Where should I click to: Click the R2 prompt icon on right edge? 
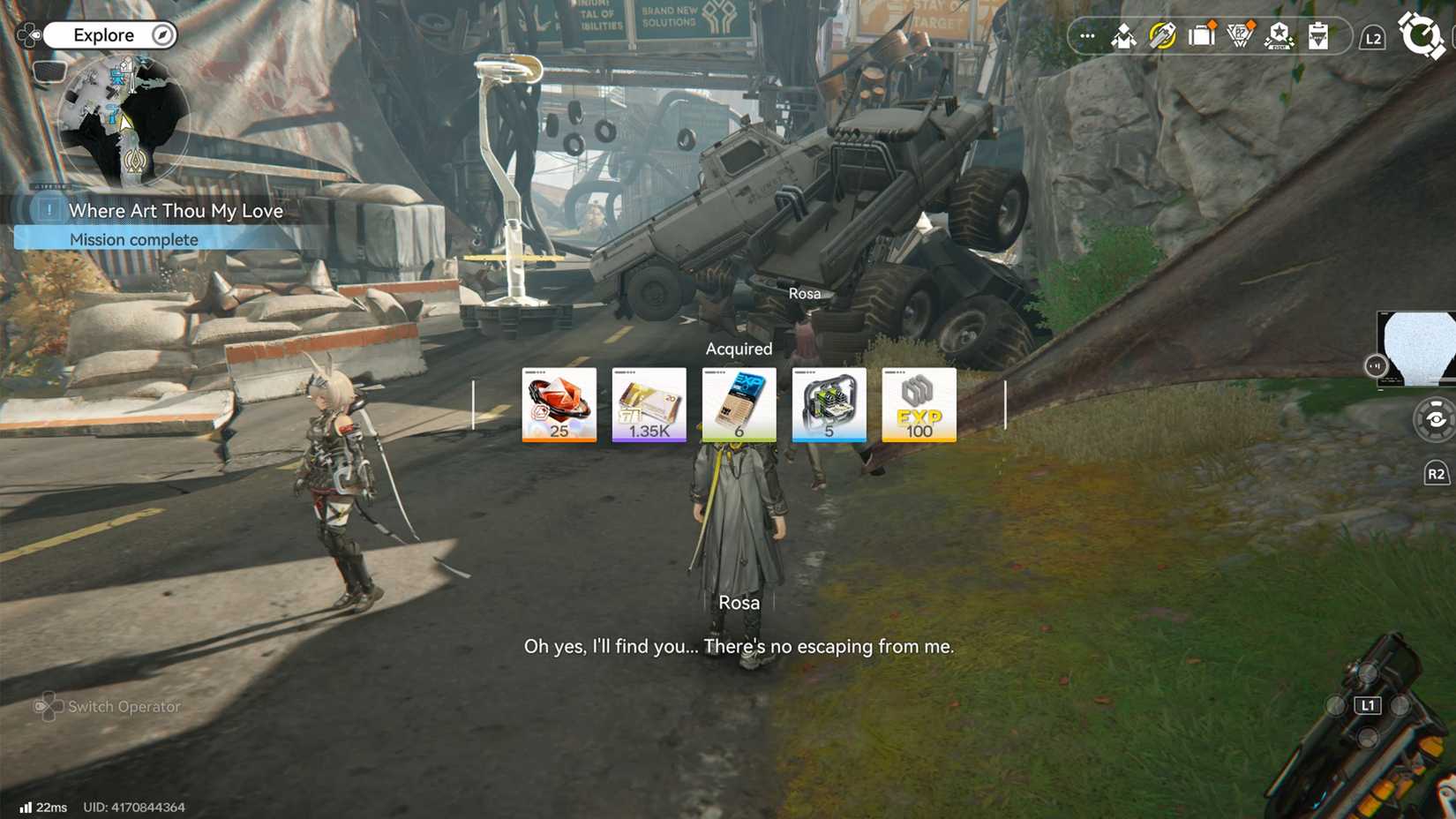1437,473
